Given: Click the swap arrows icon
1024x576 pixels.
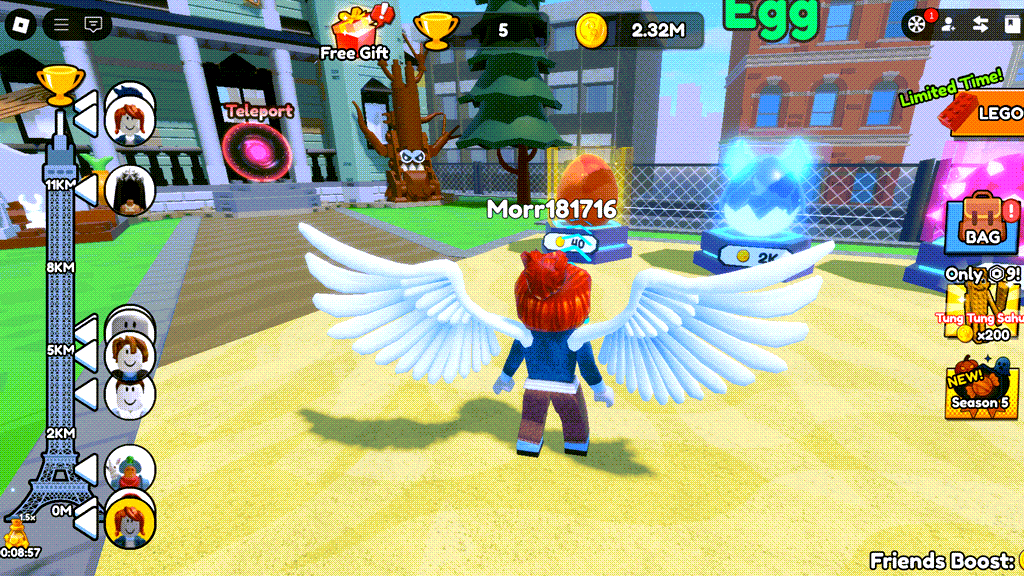Looking at the screenshot, I should click(x=980, y=24).
